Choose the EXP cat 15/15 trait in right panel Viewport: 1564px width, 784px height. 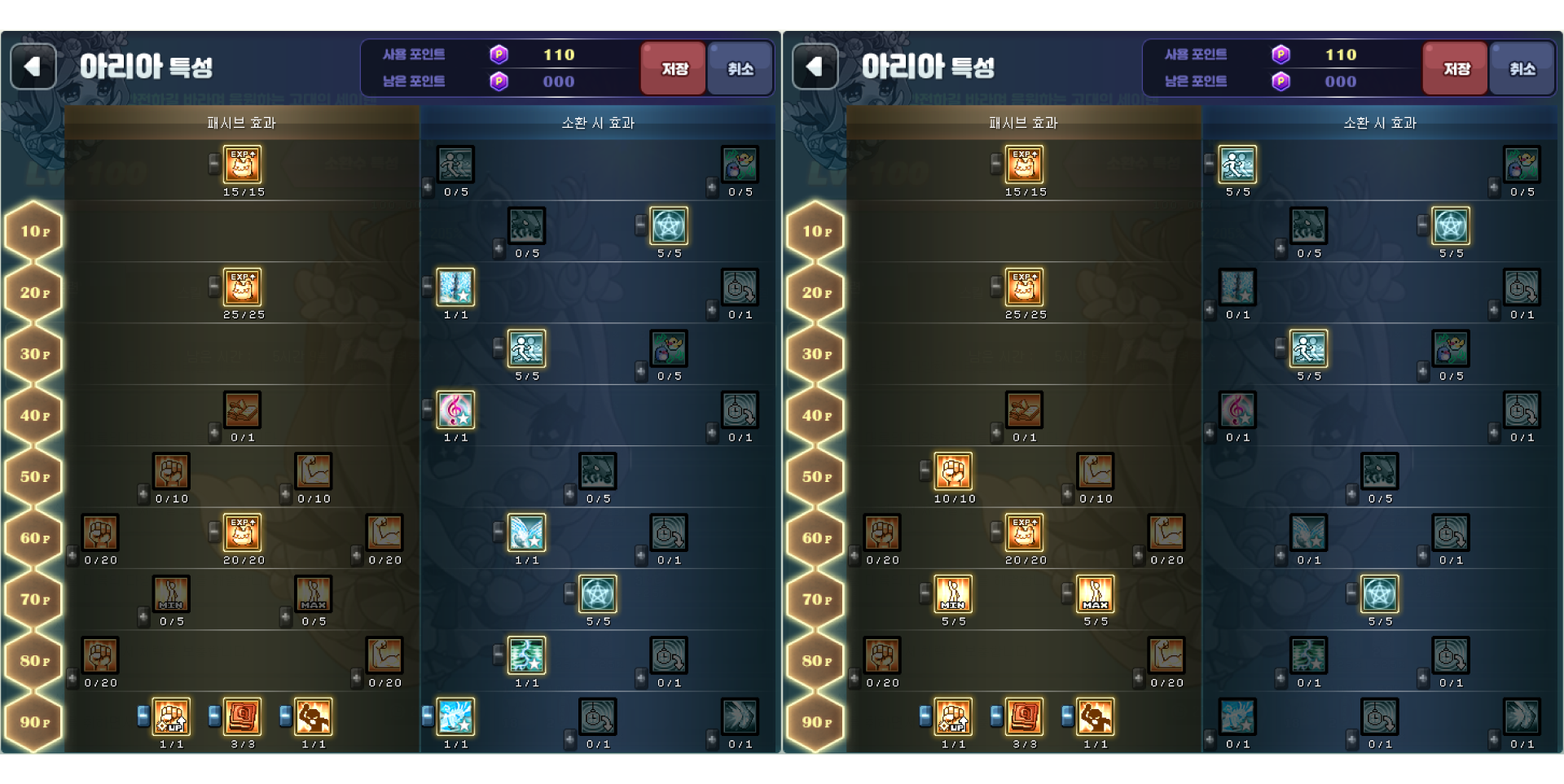(1024, 164)
